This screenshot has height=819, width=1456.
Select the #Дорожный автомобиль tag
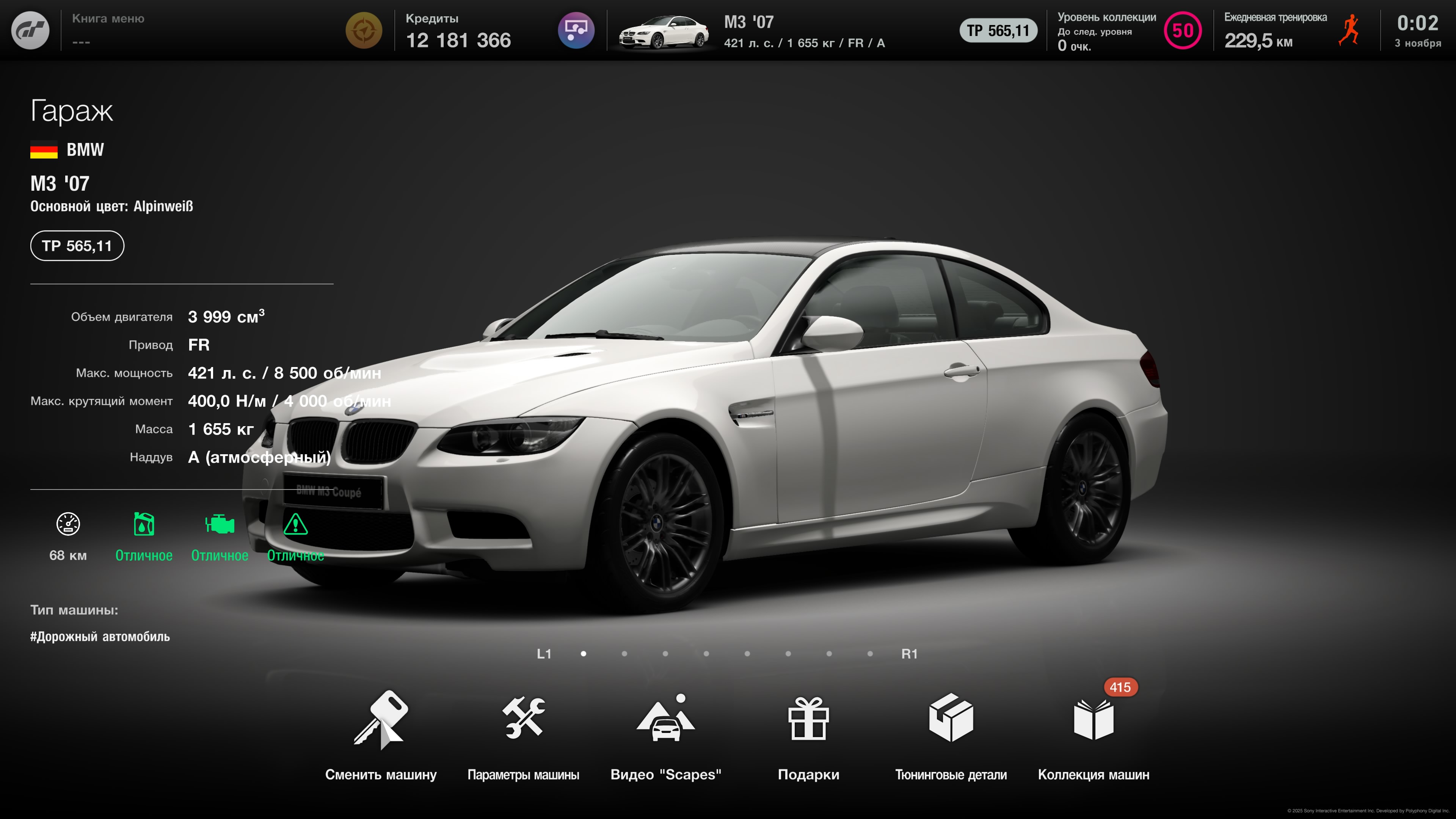coord(100,637)
